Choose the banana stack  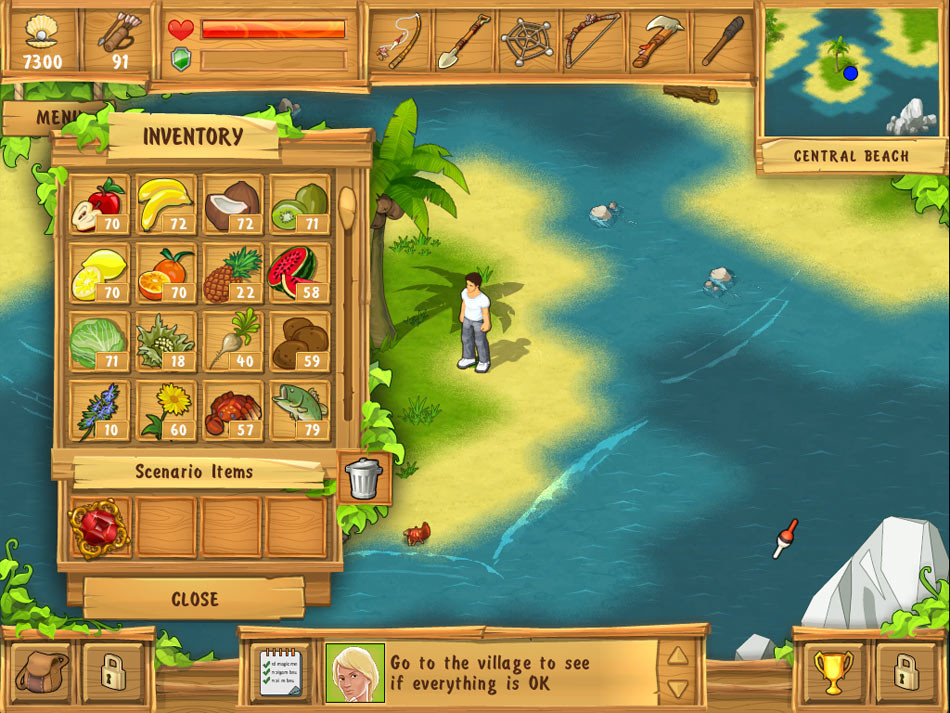click(165, 204)
